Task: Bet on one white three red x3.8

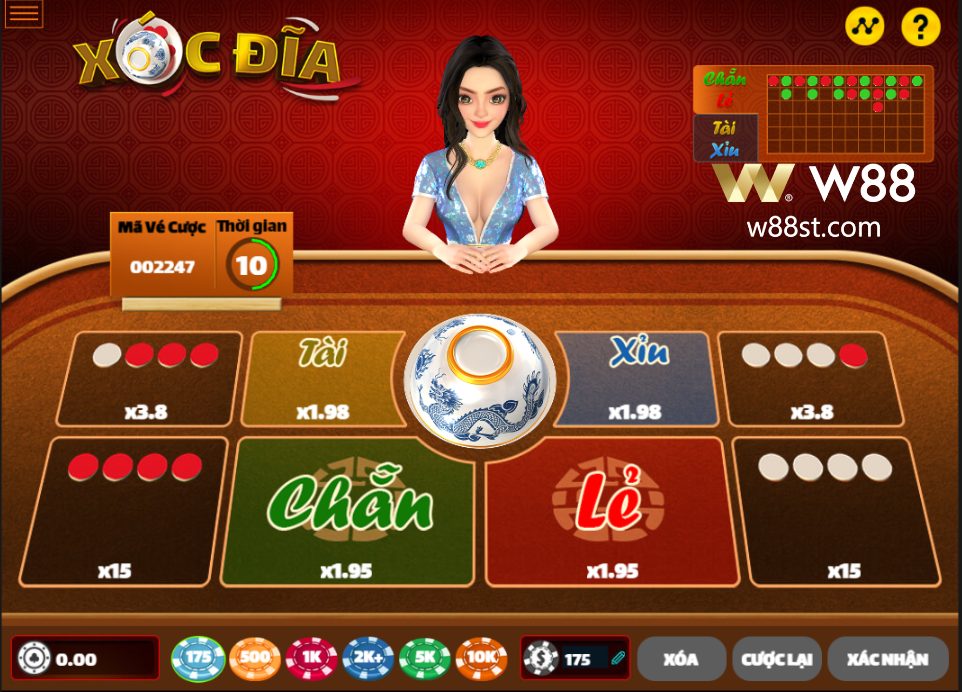Action: tap(150, 380)
